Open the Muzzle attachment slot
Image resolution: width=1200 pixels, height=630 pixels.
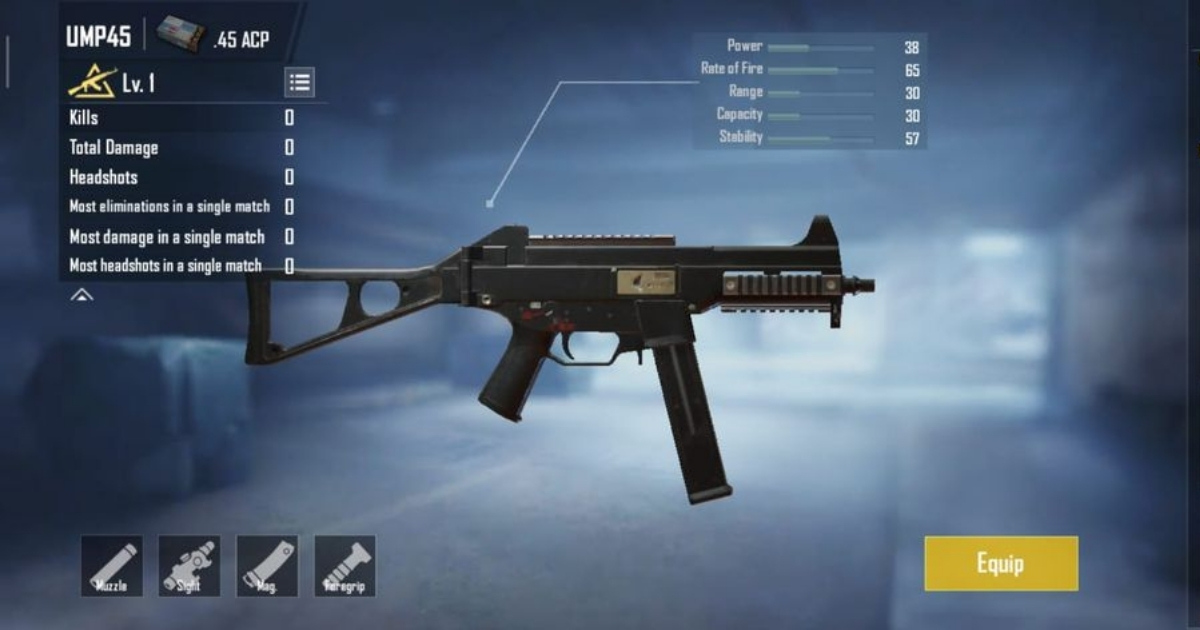(112, 566)
